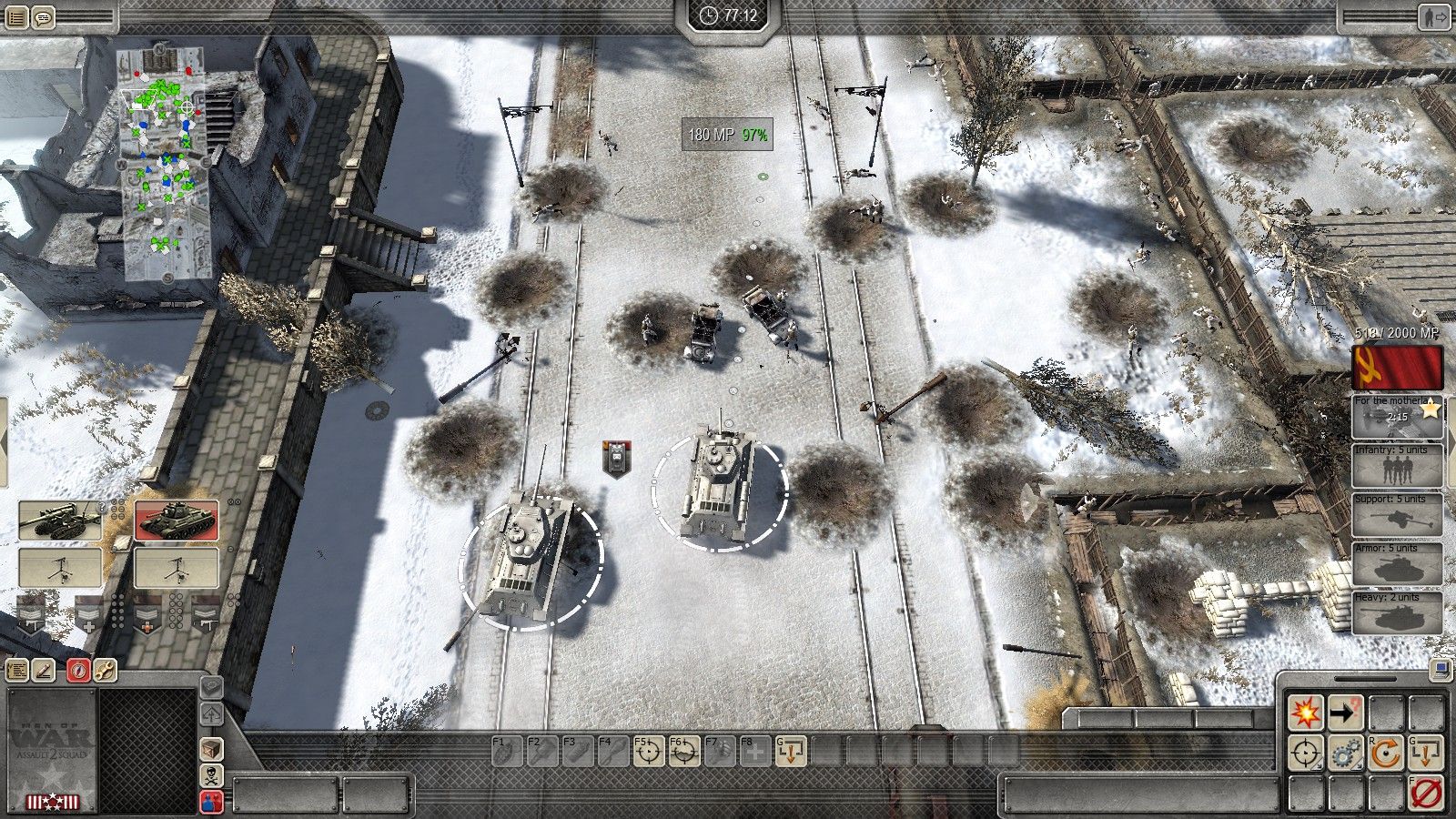Image resolution: width=1456 pixels, height=819 pixels.
Task: Select the highlighted T-34 tank unit card
Action: [177, 520]
